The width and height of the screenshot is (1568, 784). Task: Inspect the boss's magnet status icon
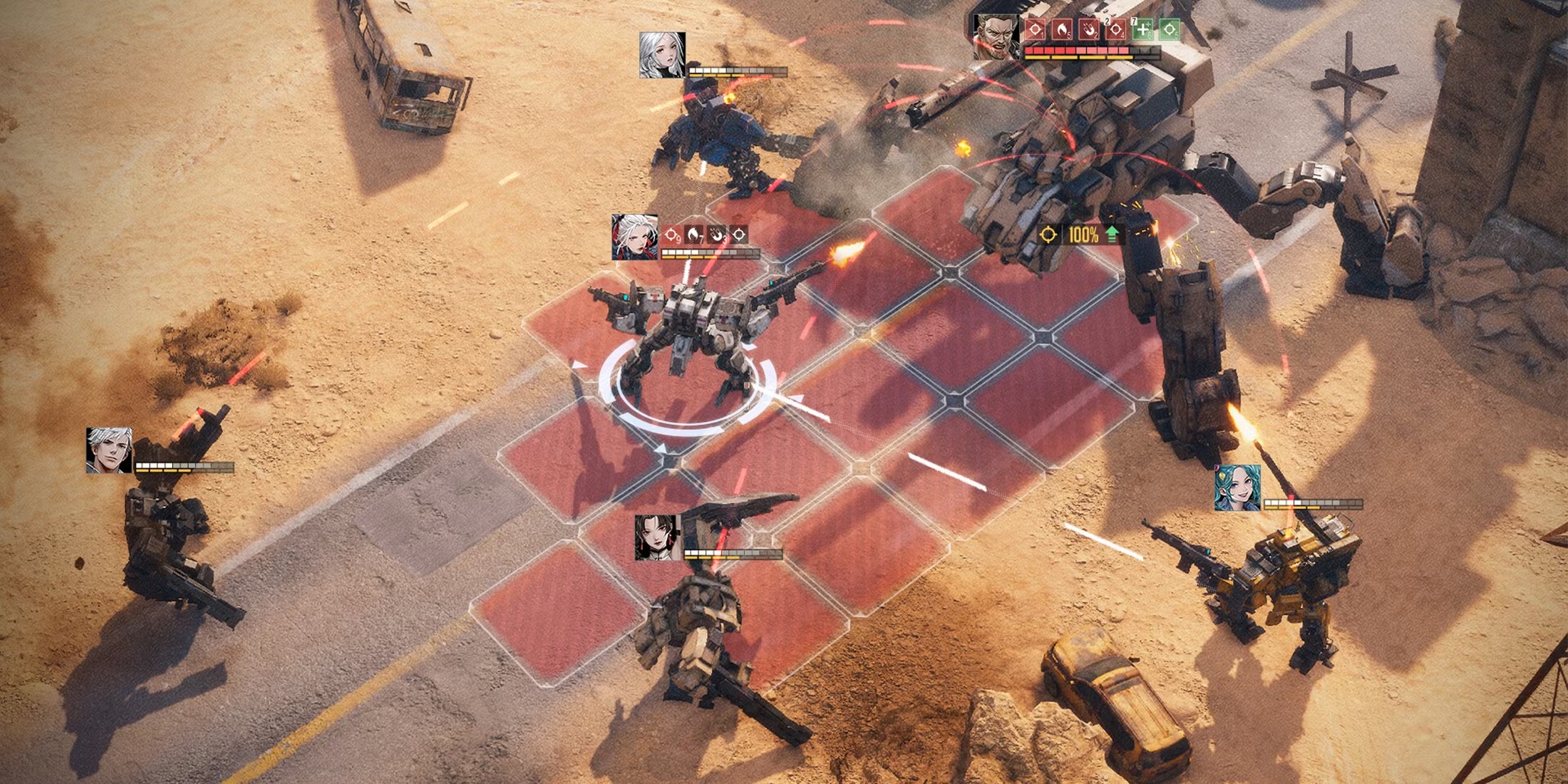1088,30
